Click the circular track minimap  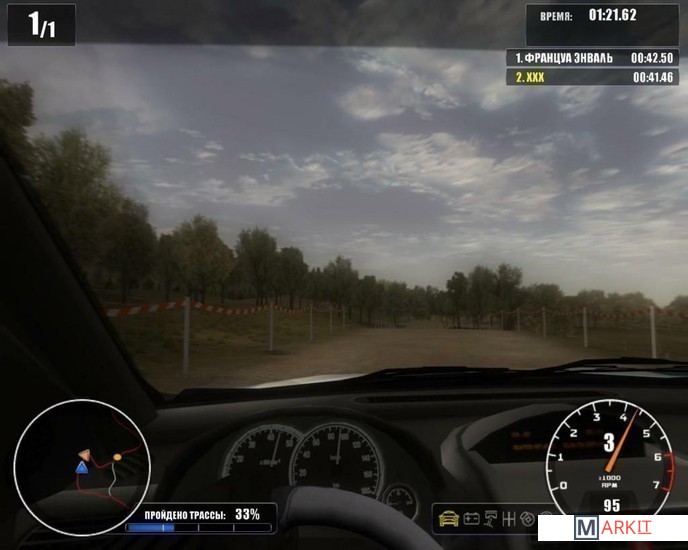click(81, 466)
